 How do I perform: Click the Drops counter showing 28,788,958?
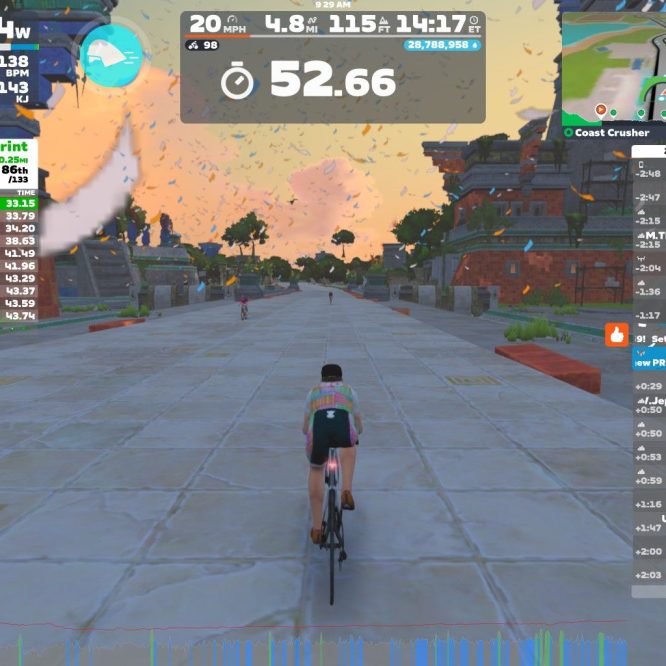tap(443, 45)
